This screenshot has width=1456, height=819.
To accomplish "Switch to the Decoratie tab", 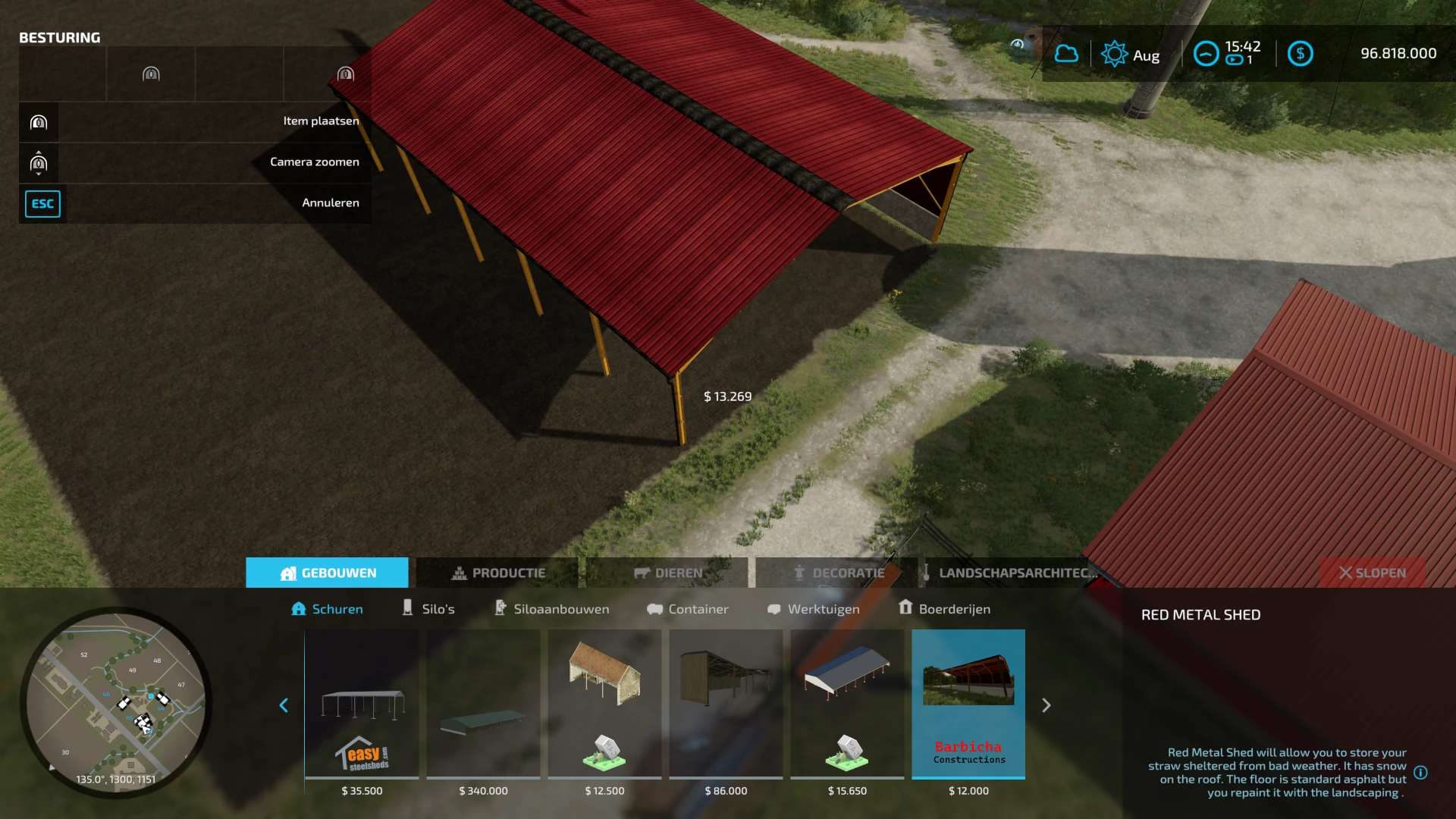I will pos(837,573).
